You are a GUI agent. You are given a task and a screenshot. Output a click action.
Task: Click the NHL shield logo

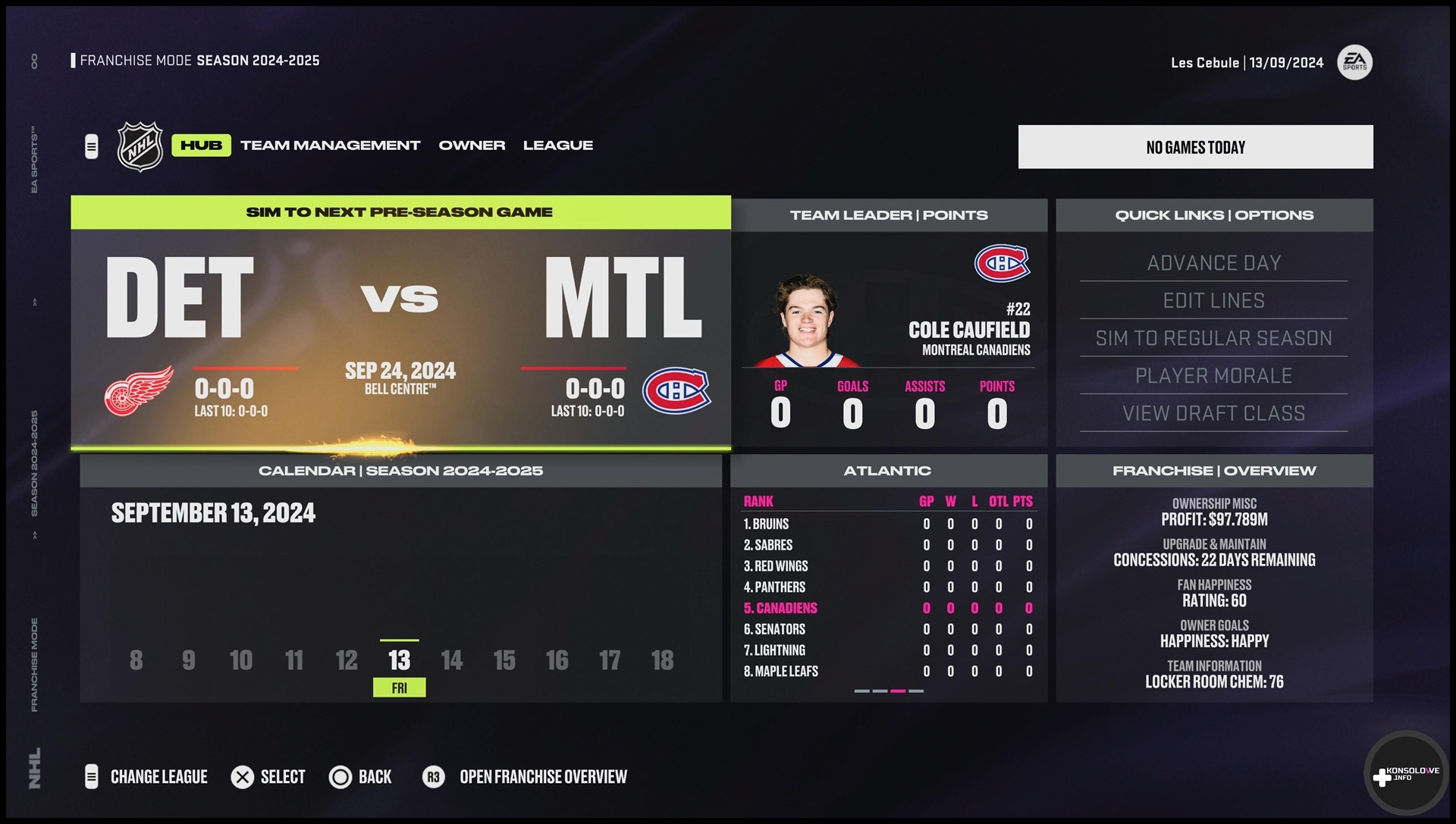pyautogui.click(x=140, y=146)
